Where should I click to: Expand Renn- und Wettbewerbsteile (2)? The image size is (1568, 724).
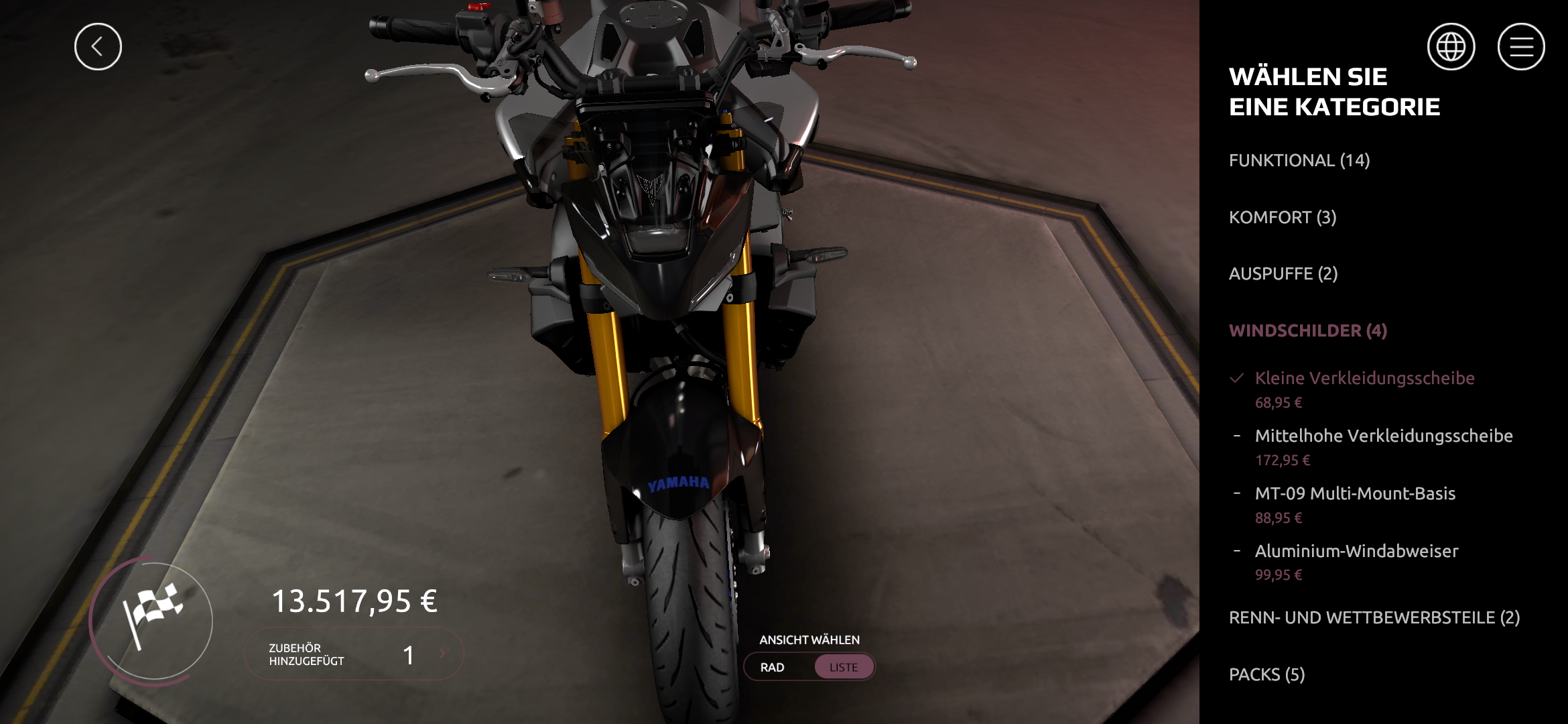click(x=1374, y=618)
